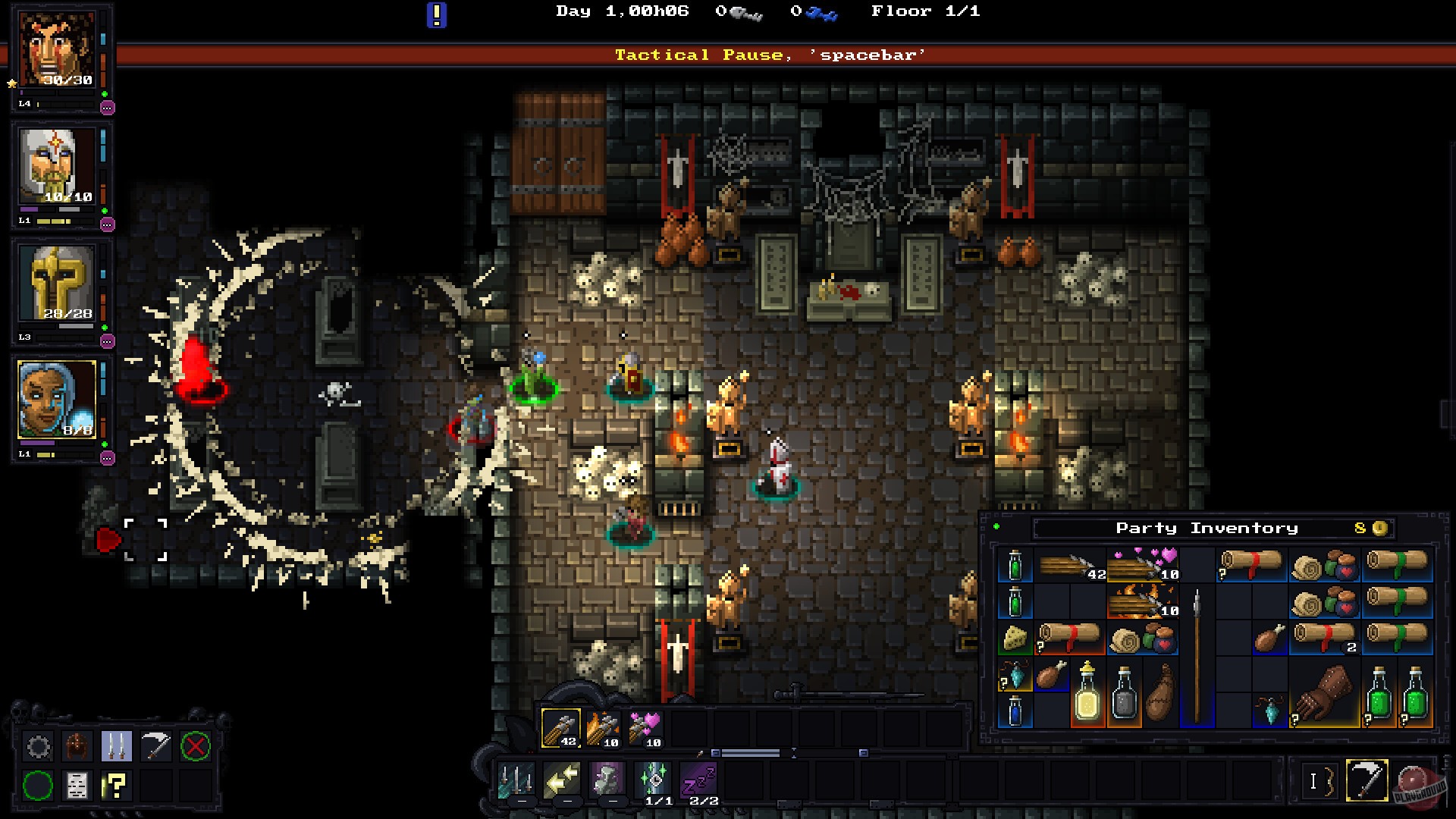Select the fire arrows slot showing 10
The width and height of the screenshot is (1456, 819).
[x=602, y=726]
